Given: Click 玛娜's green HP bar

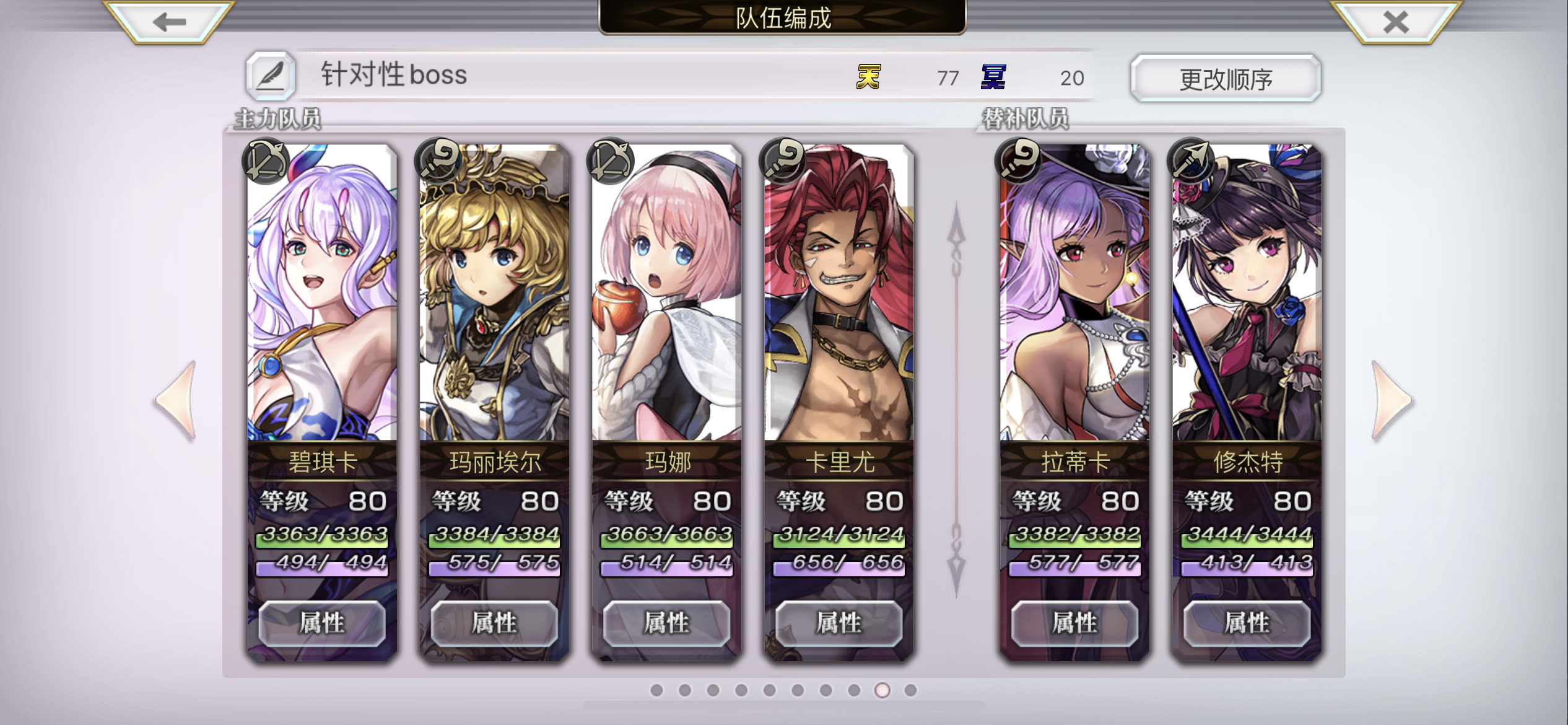Looking at the screenshot, I should point(666,540).
